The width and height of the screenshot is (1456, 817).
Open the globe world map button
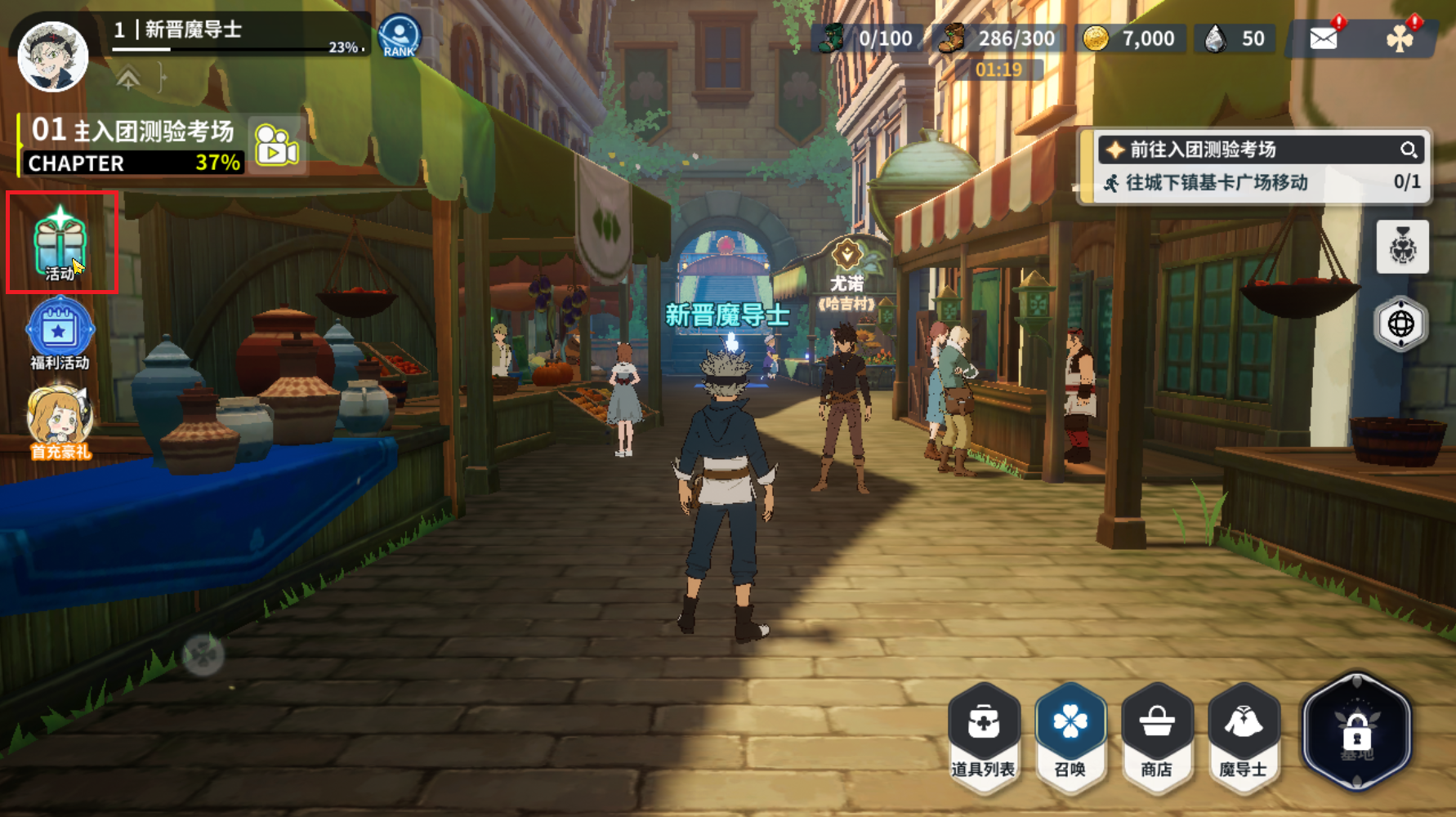point(1401,324)
